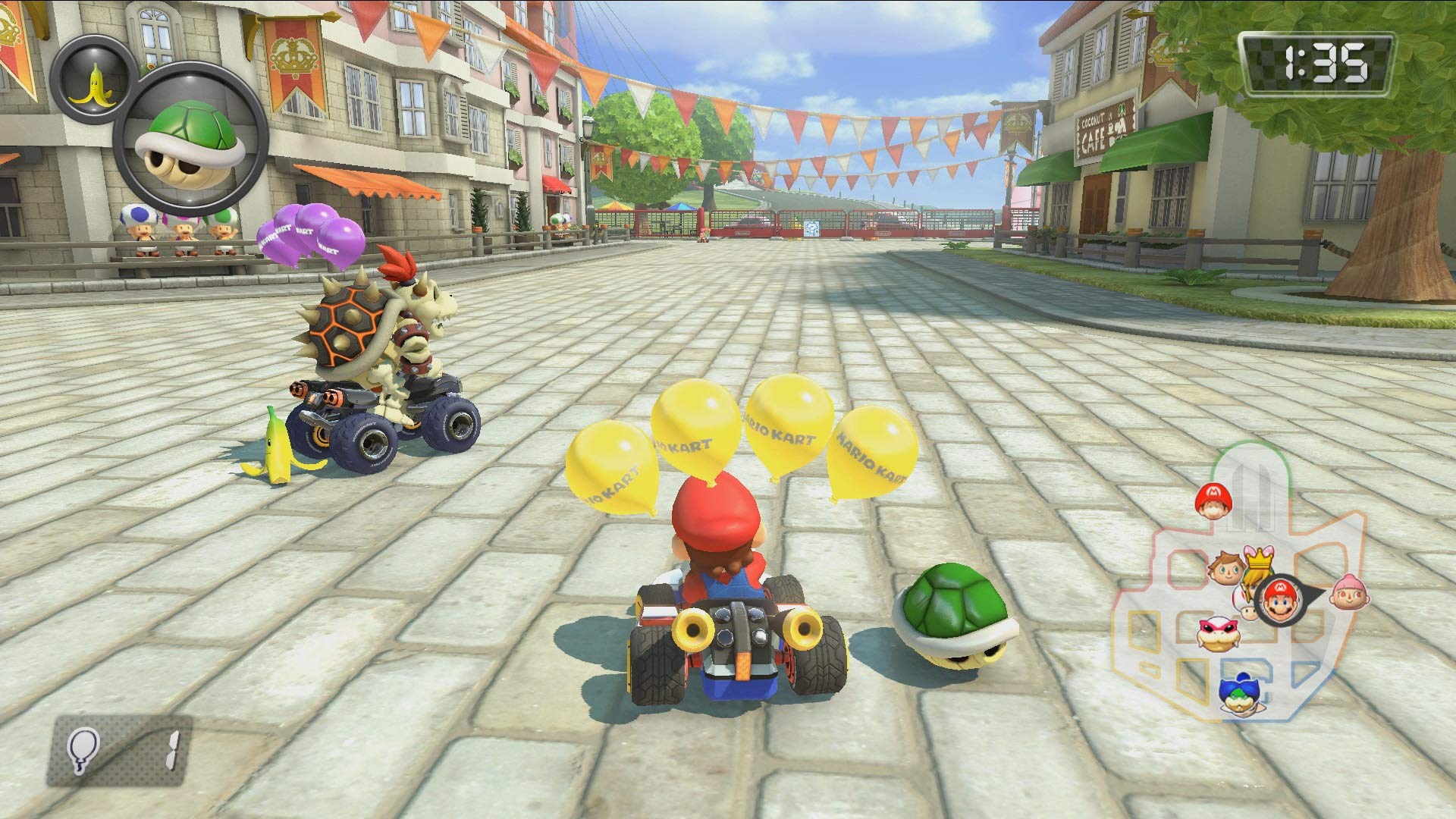Select the Villager boy icon on the minimap
Viewport: 1456px width, 819px height.
tap(1225, 567)
